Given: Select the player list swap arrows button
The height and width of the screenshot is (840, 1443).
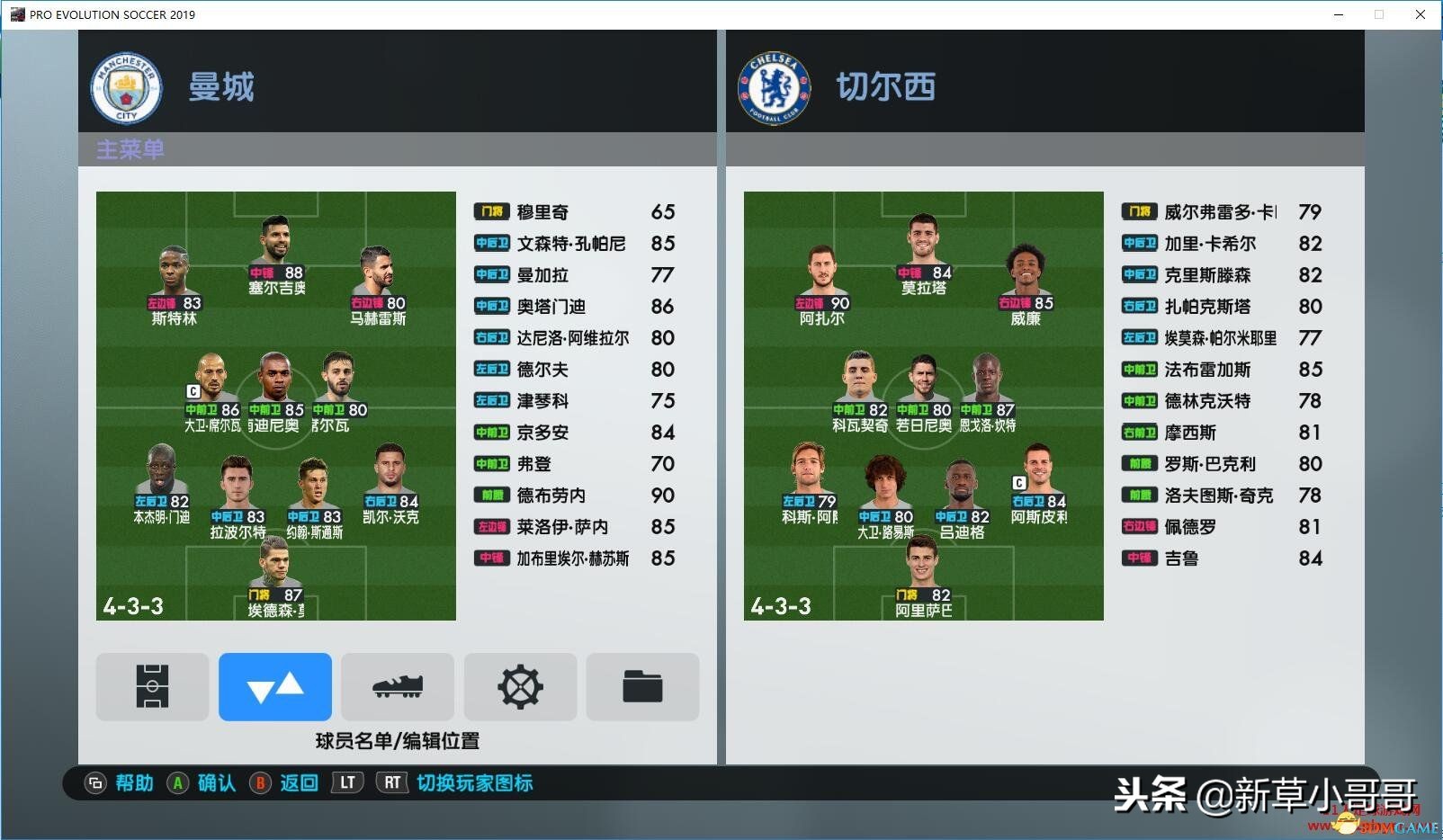Looking at the screenshot, I should tap(274, 687).
